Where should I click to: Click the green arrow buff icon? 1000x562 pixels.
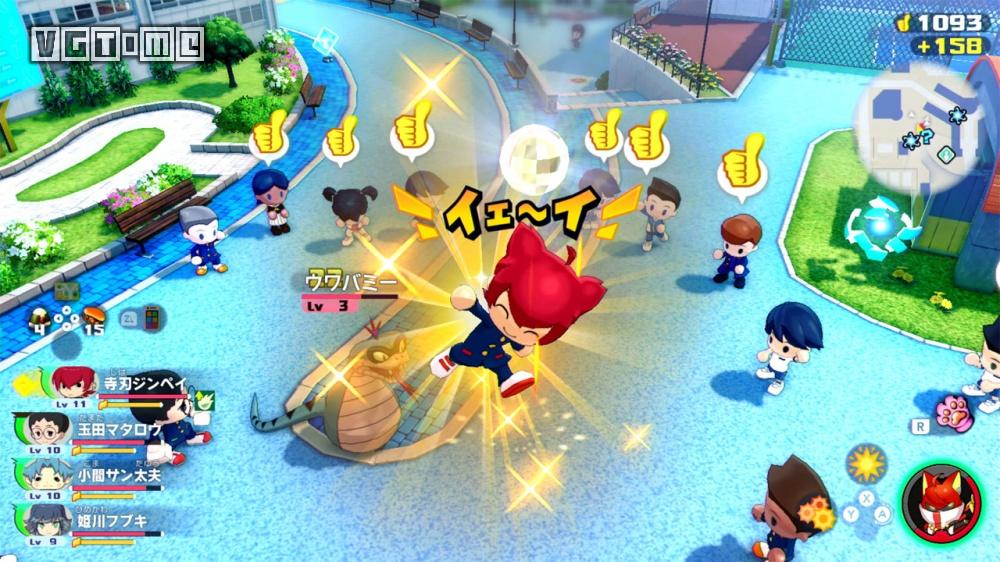(x=204, y=400)
